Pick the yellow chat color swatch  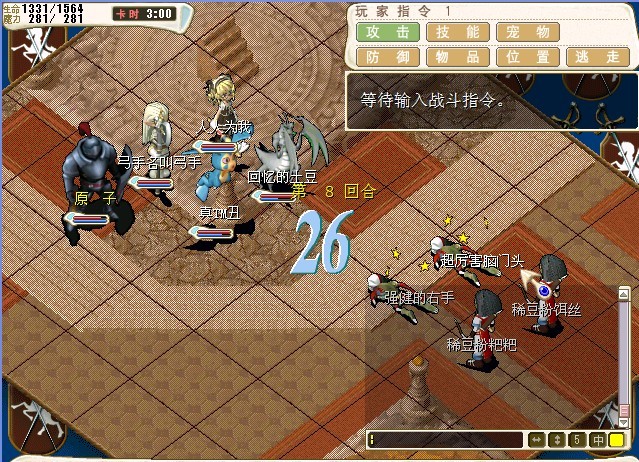pyautogui.click(x=617, y=439)
